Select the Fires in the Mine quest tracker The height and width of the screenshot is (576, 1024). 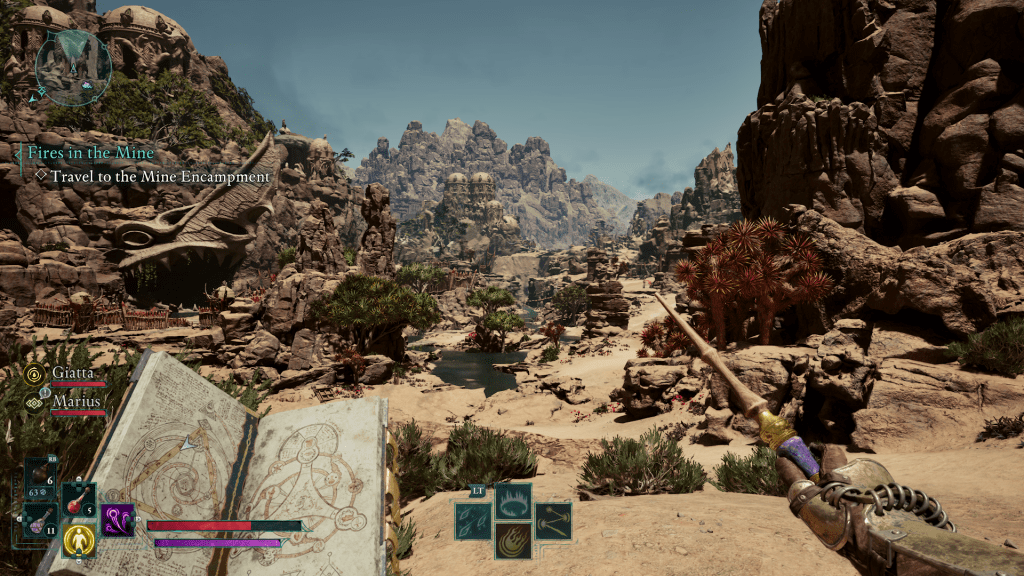pyautogui.click(x=90, y=154)
